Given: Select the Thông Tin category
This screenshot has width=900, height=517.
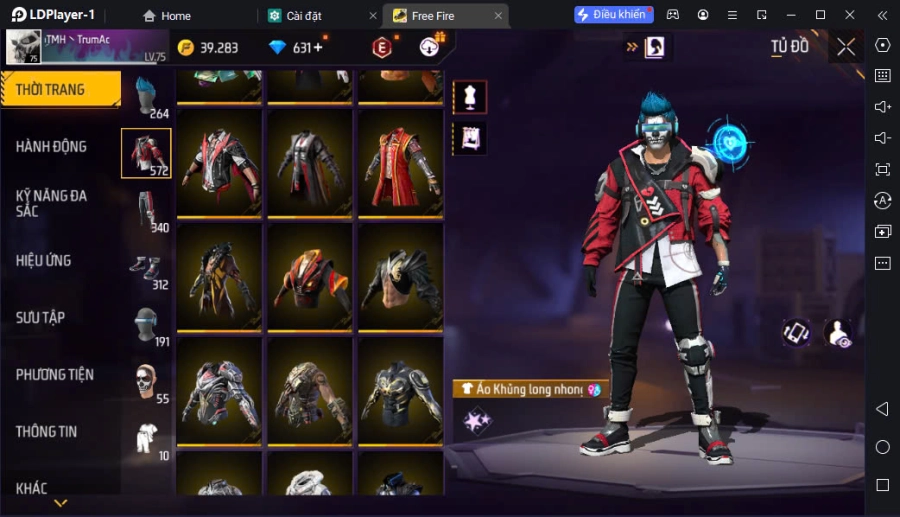Looking at the screenshot, I should (x=47, y=432).
